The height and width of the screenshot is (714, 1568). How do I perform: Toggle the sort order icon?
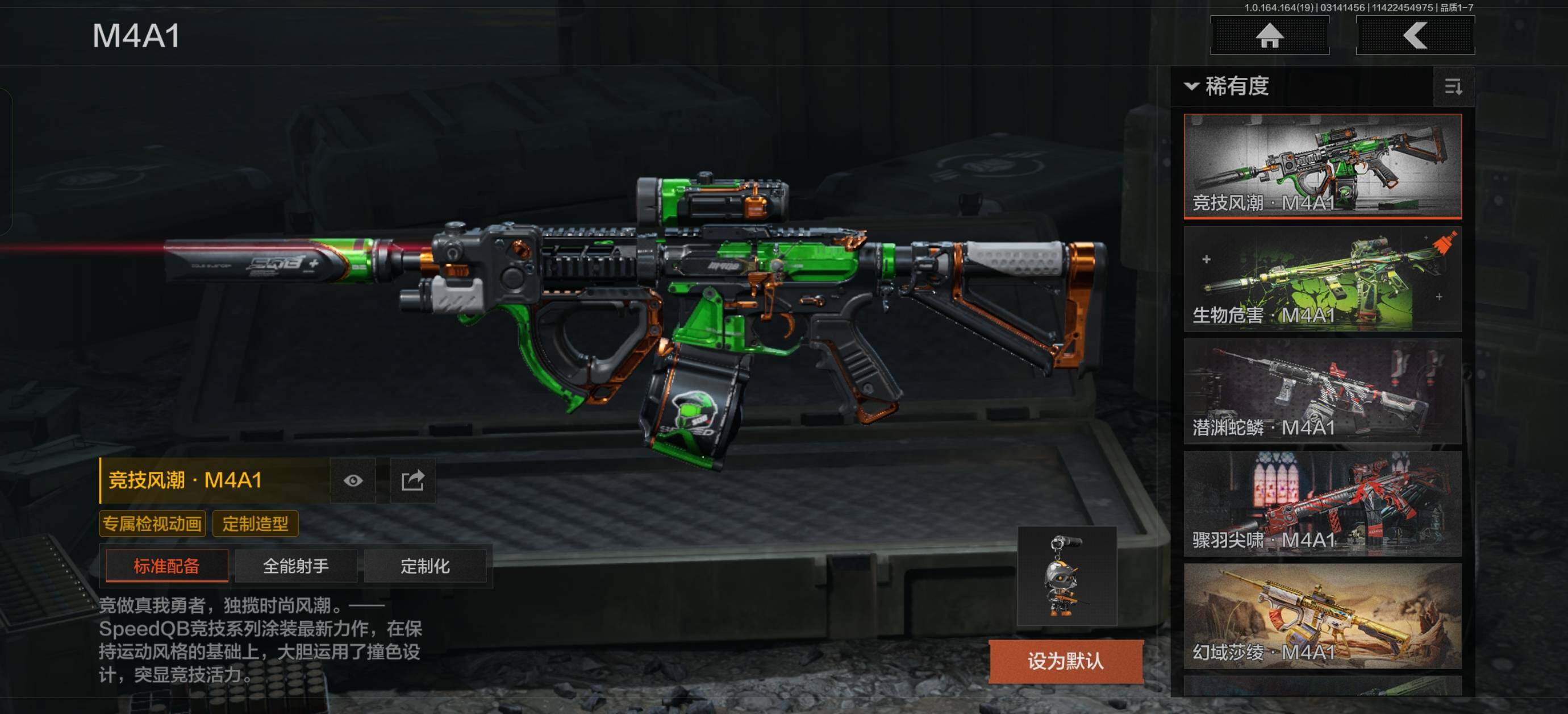[1453, 87]
